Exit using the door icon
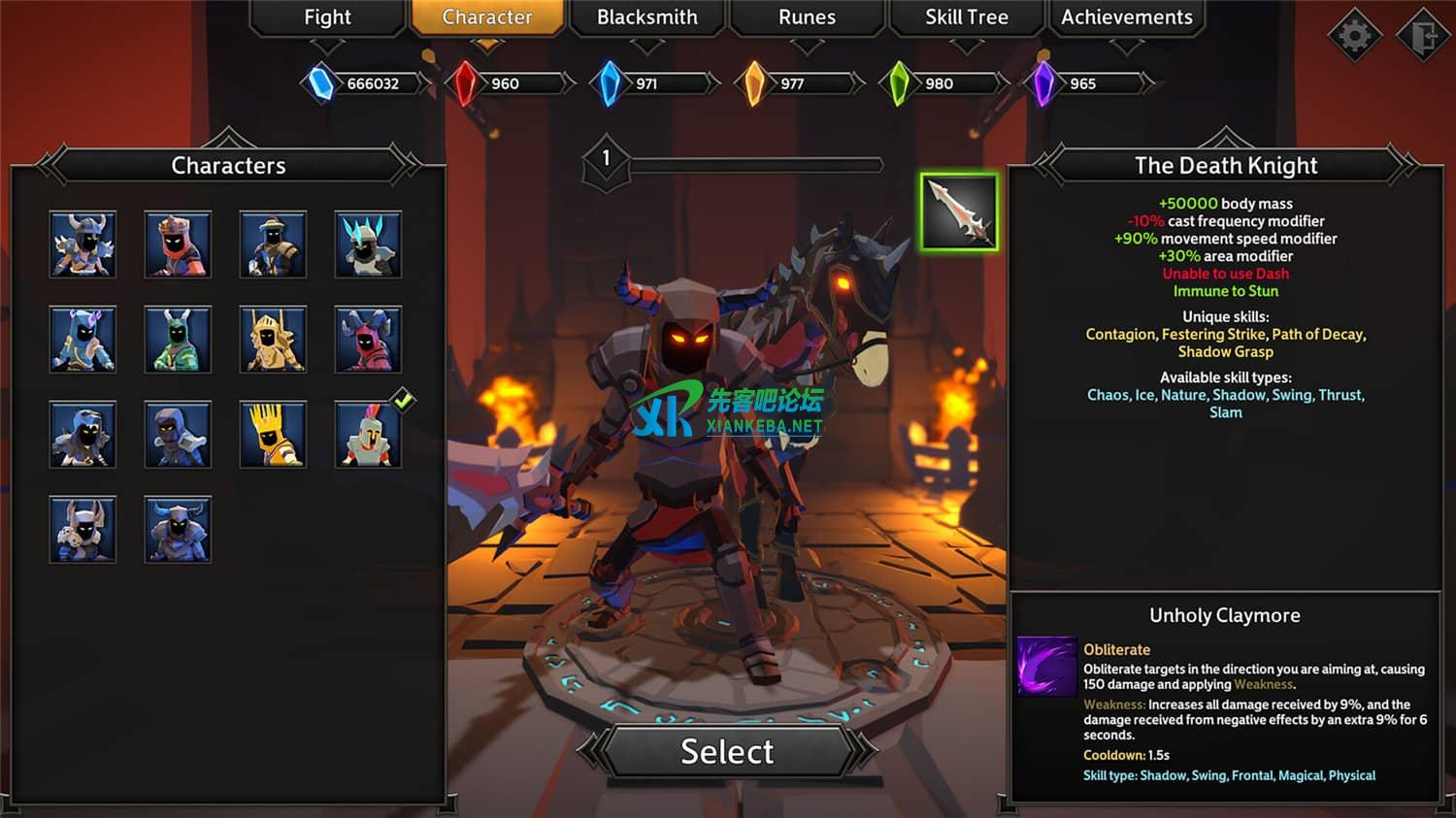The width and height of the screenshot is (1456, 818). (x=1423, y=36)
